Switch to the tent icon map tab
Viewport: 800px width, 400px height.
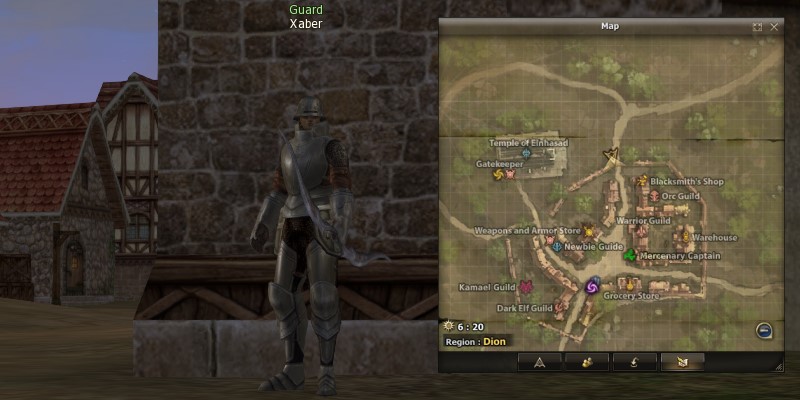coord(539,362)
